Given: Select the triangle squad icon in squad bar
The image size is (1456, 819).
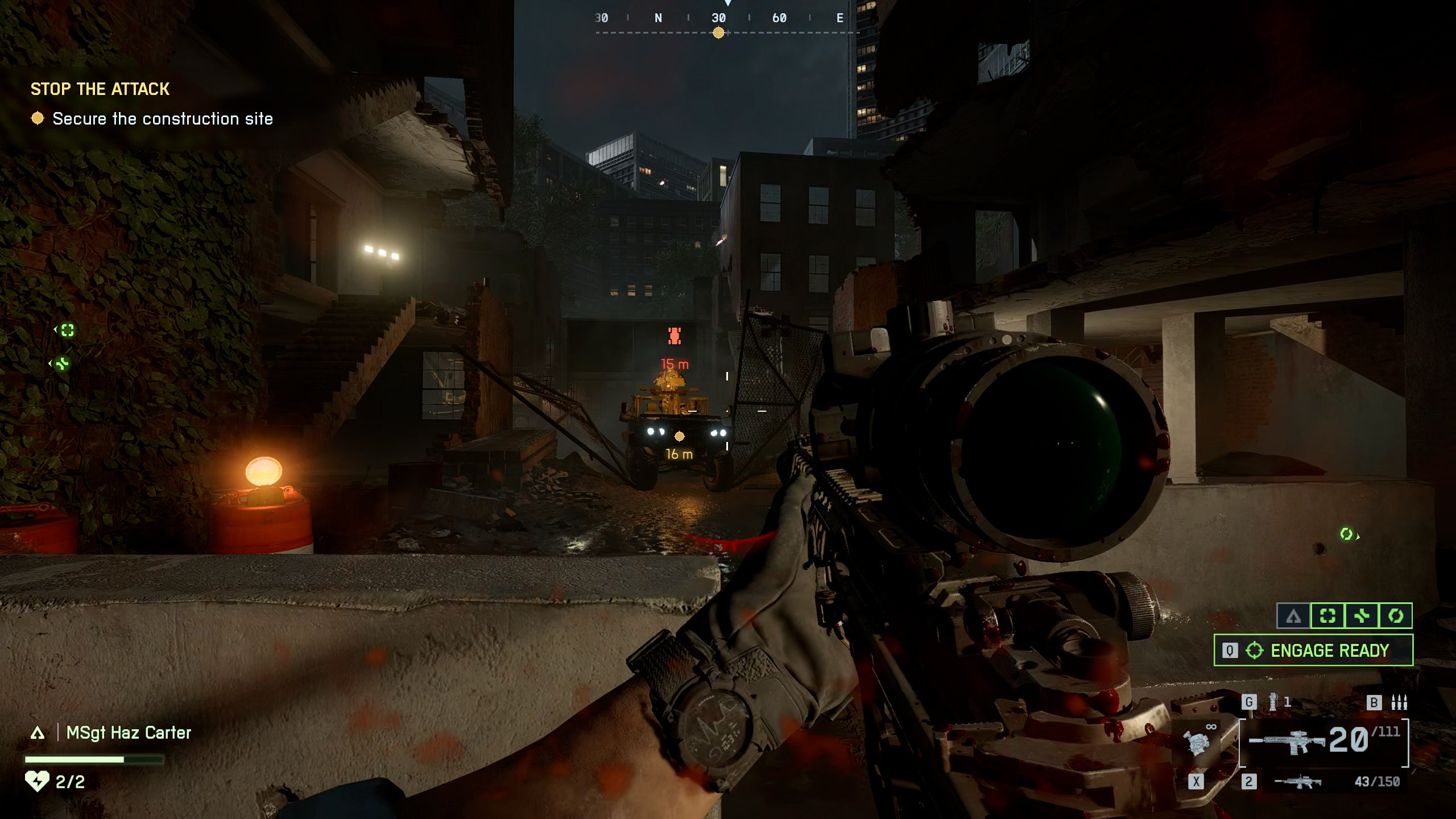Looking at the screenshot, I should pos(1293,615).
